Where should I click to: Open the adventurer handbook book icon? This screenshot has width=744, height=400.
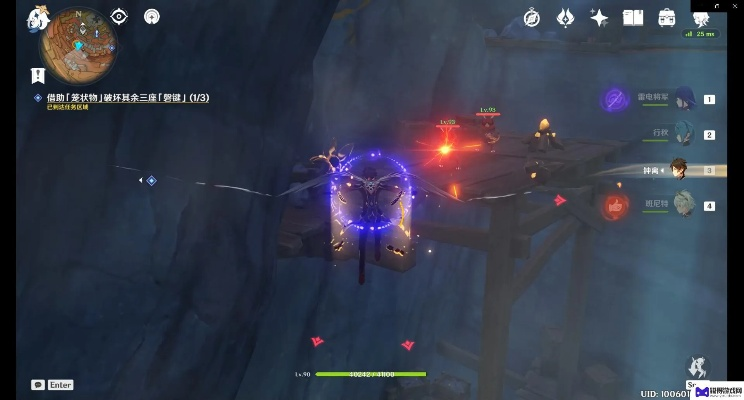click(633, 17)
